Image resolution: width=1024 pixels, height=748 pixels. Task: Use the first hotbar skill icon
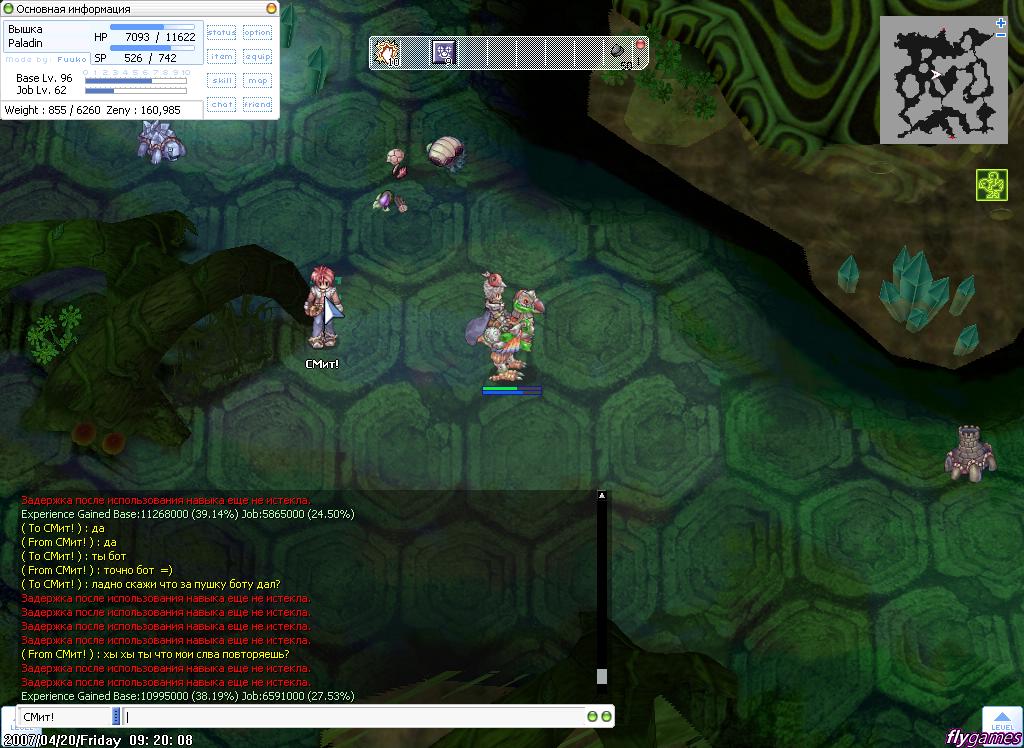point(386,52)
